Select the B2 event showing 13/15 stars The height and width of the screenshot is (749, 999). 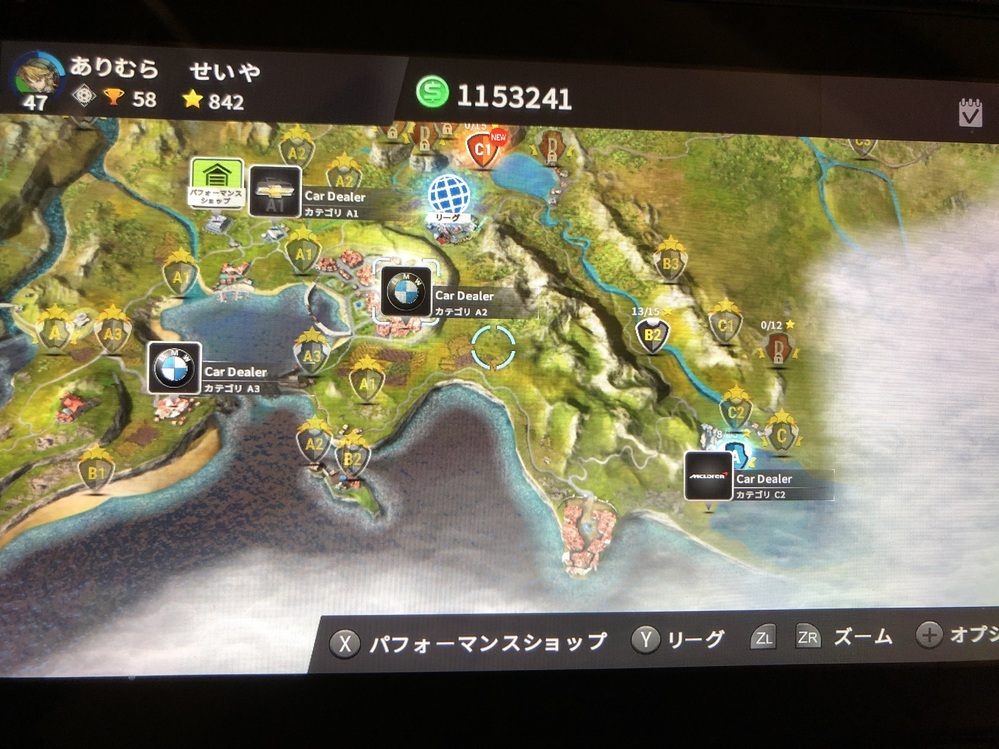pyautogui.click(x=651, y=335)
